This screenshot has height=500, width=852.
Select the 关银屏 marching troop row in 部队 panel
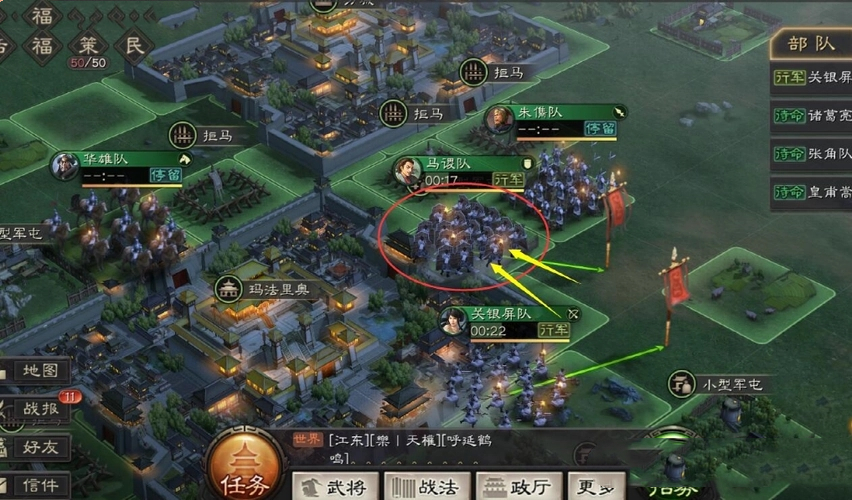(812, 77)
